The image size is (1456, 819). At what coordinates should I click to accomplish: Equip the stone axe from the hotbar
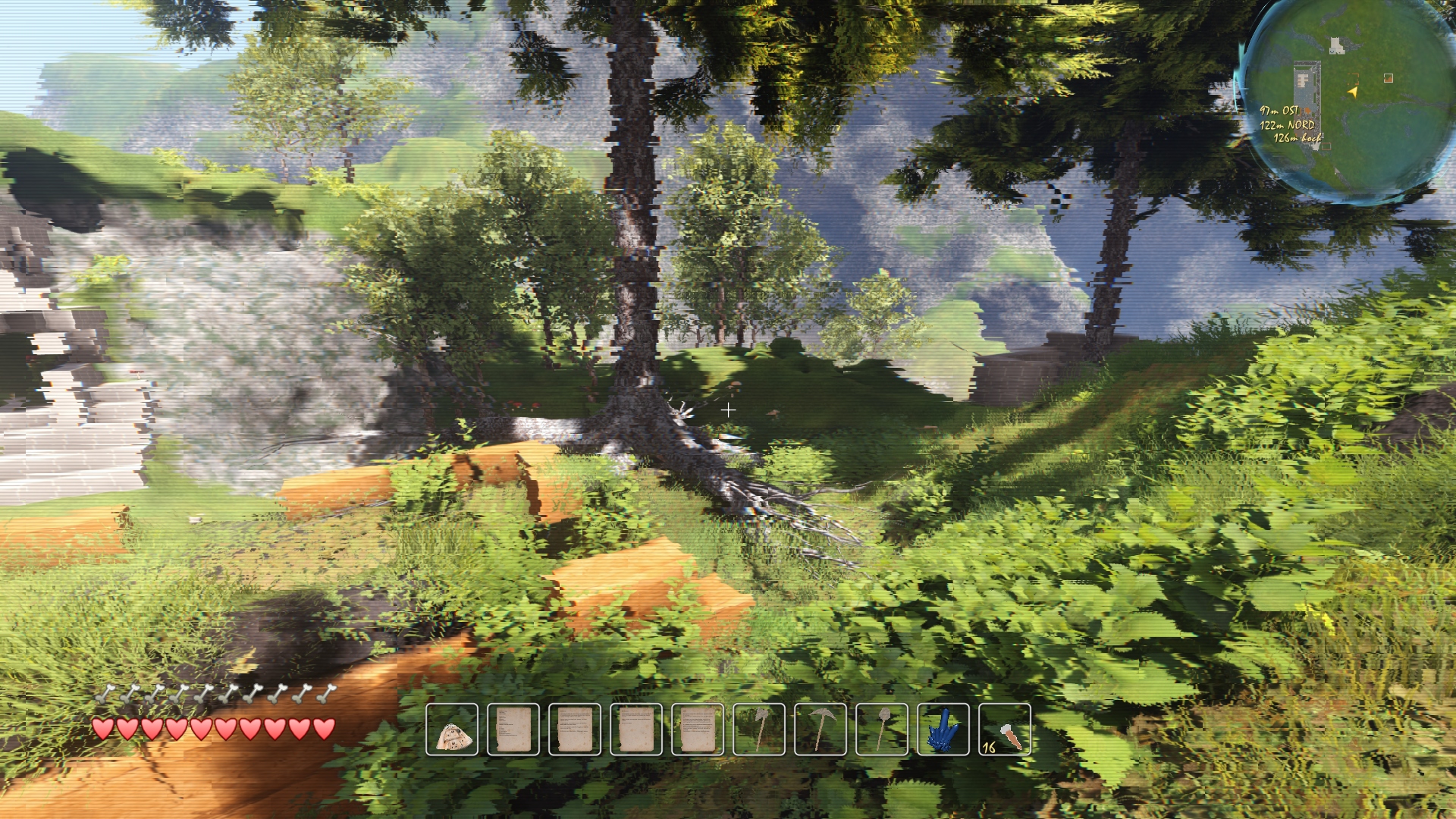pyautogui.click(x=759, y=730)
